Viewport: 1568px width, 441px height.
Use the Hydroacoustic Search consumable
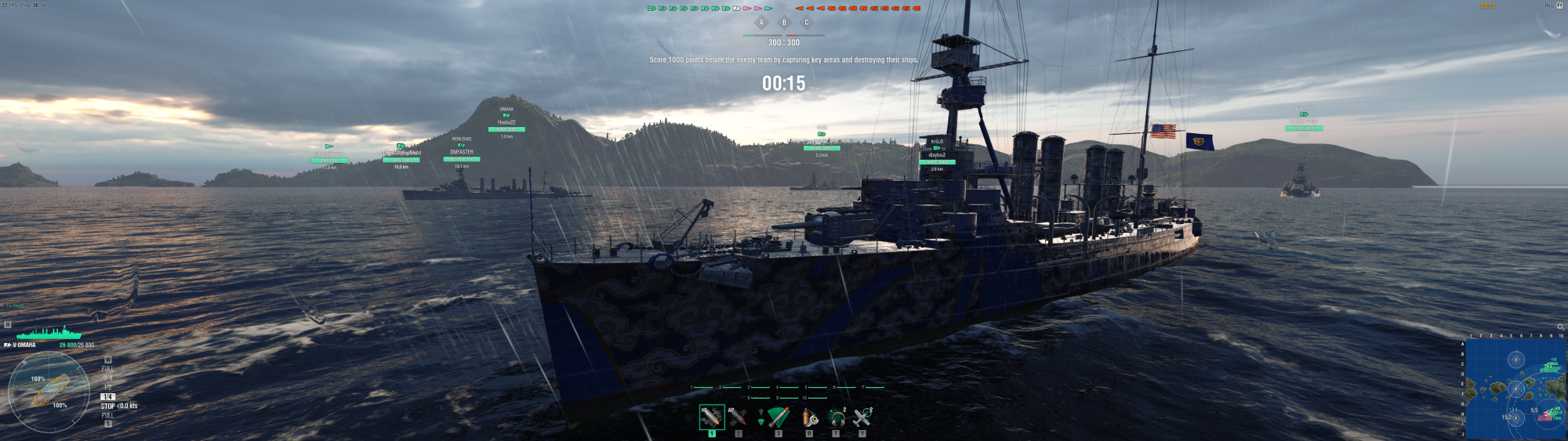tap(836, 416)
